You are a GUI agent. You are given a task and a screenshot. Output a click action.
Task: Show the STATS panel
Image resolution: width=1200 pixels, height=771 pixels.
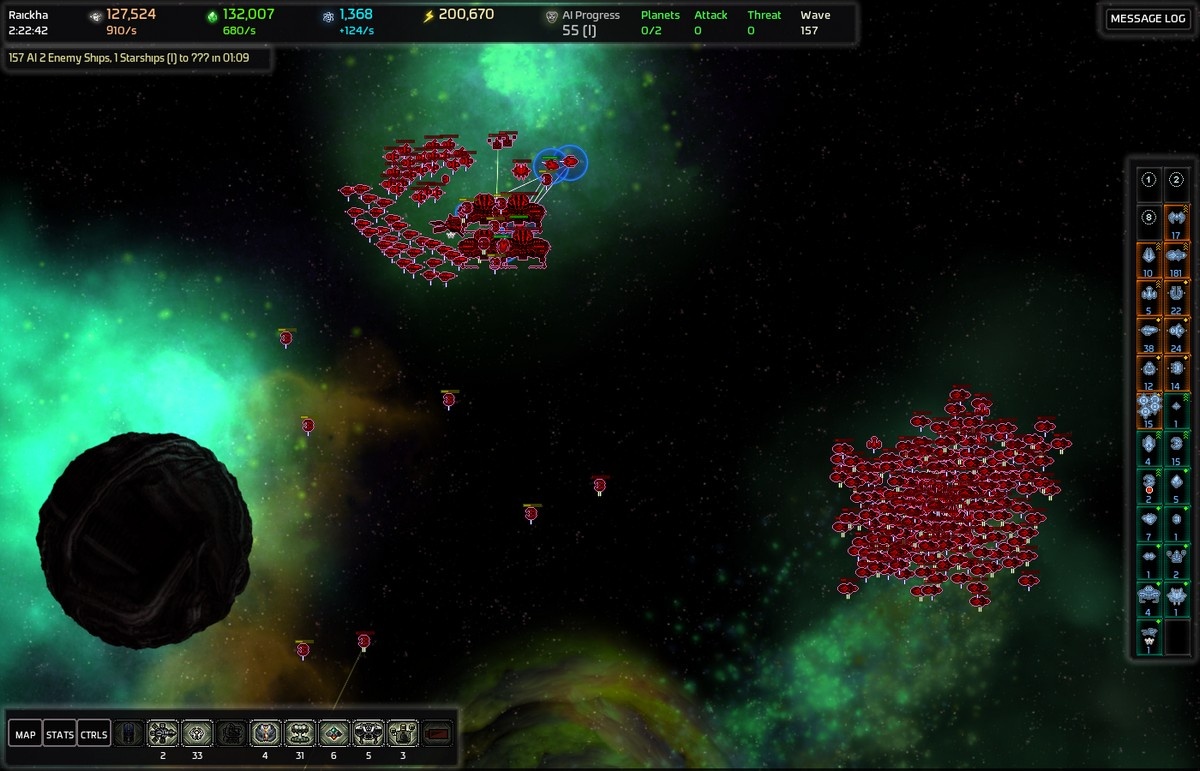click(x=60, y=735)
